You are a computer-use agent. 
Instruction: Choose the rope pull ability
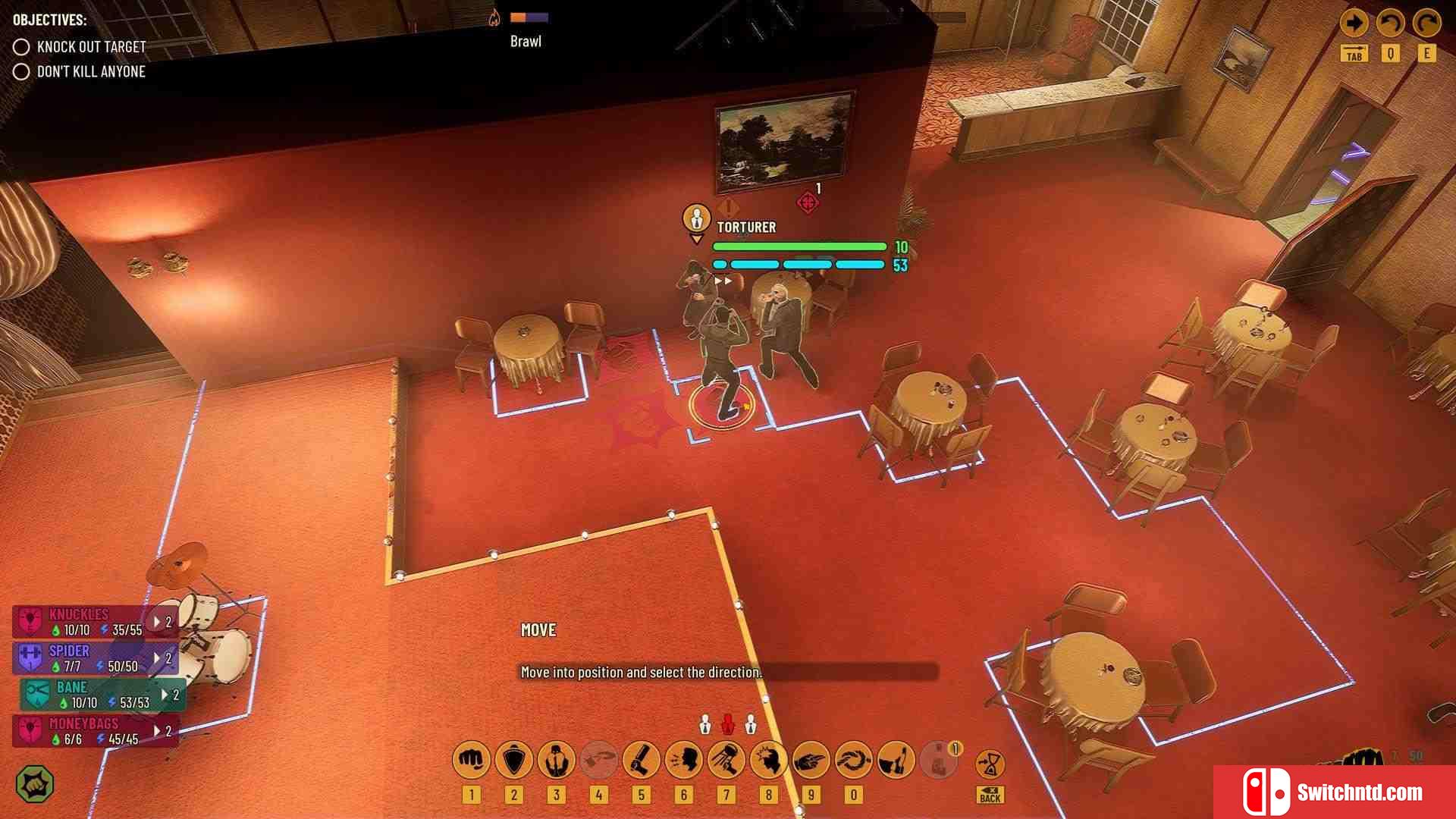pyautogui.click(x=853, y=759)
